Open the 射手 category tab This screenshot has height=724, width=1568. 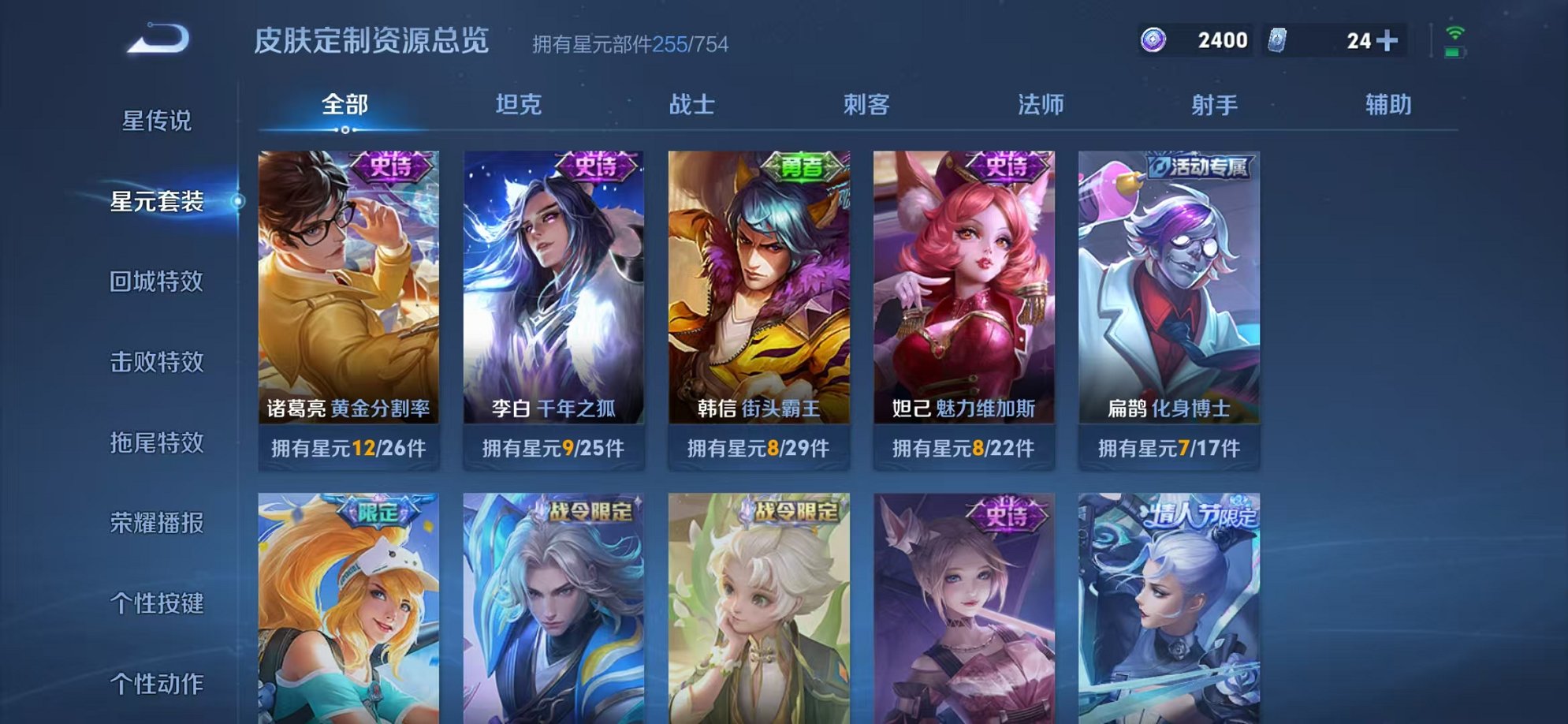tap(1215, 103)
